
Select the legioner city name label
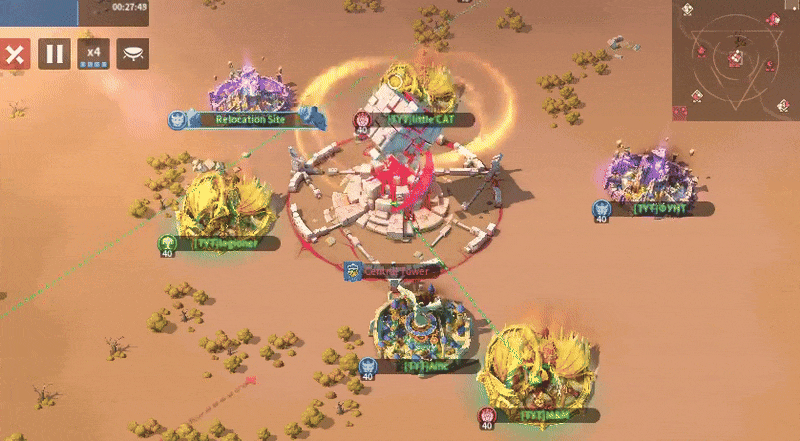226,243
